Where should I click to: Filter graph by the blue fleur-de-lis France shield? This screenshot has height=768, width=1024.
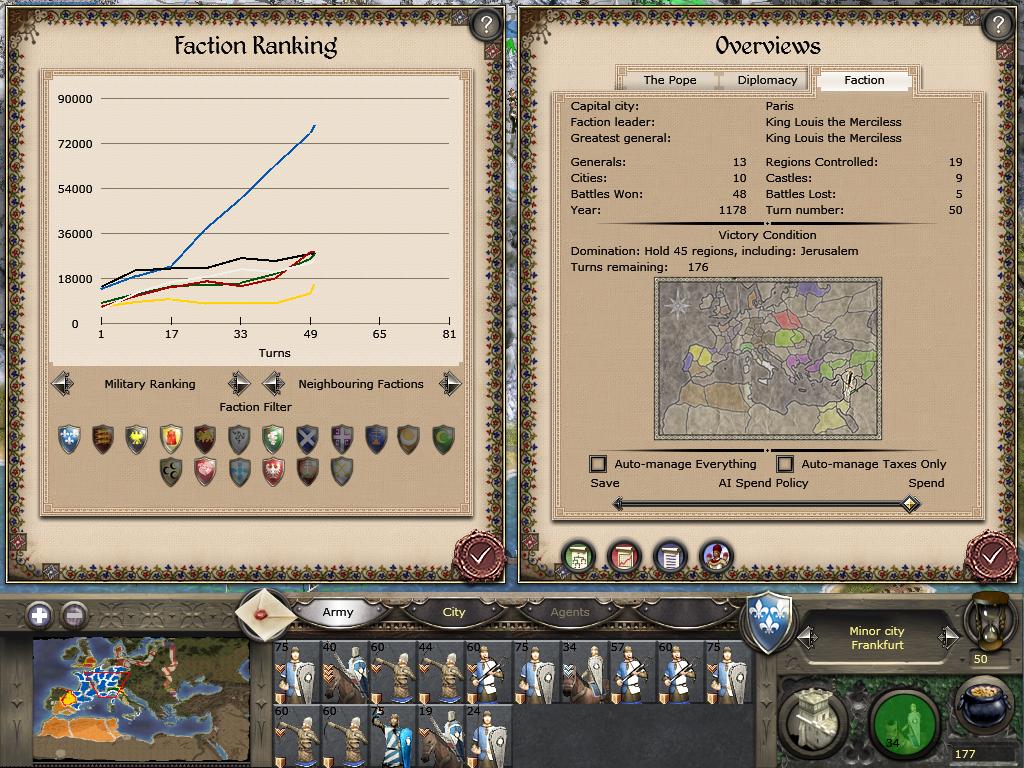[x=69, y=439]
